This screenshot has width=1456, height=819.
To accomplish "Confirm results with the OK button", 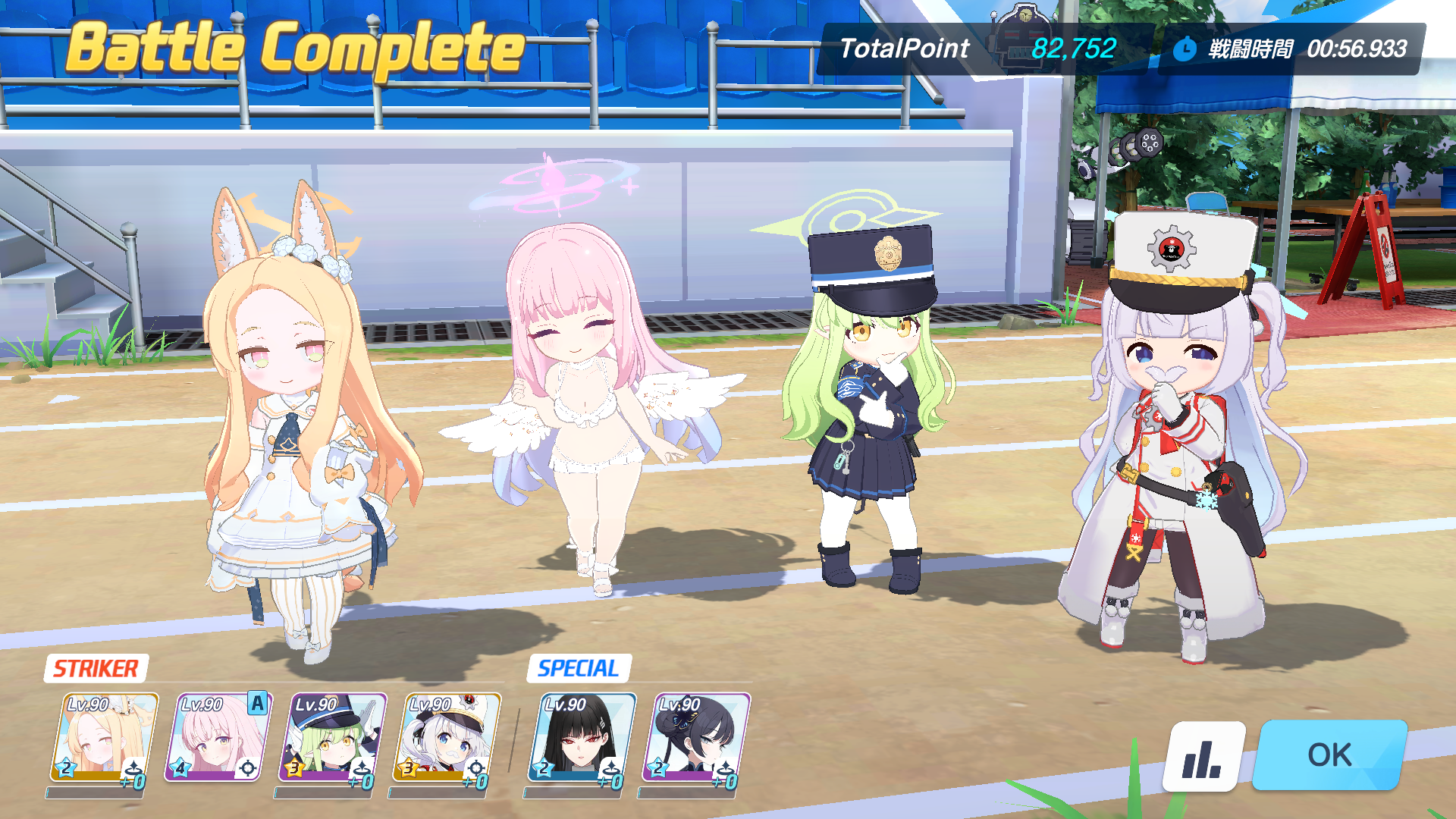I will point(1329,755).
